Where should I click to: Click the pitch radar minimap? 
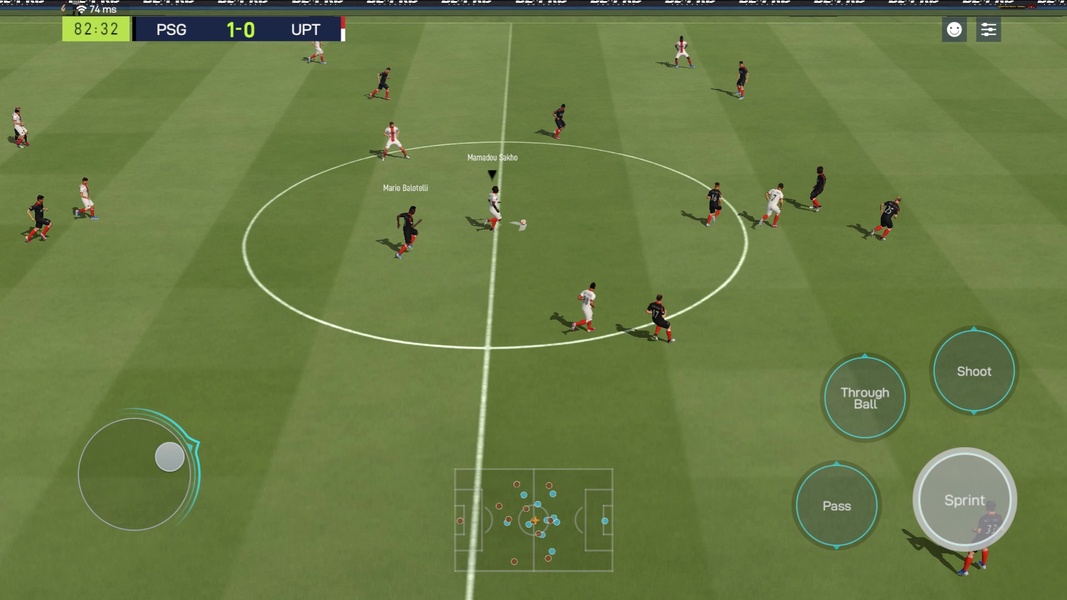534,520
